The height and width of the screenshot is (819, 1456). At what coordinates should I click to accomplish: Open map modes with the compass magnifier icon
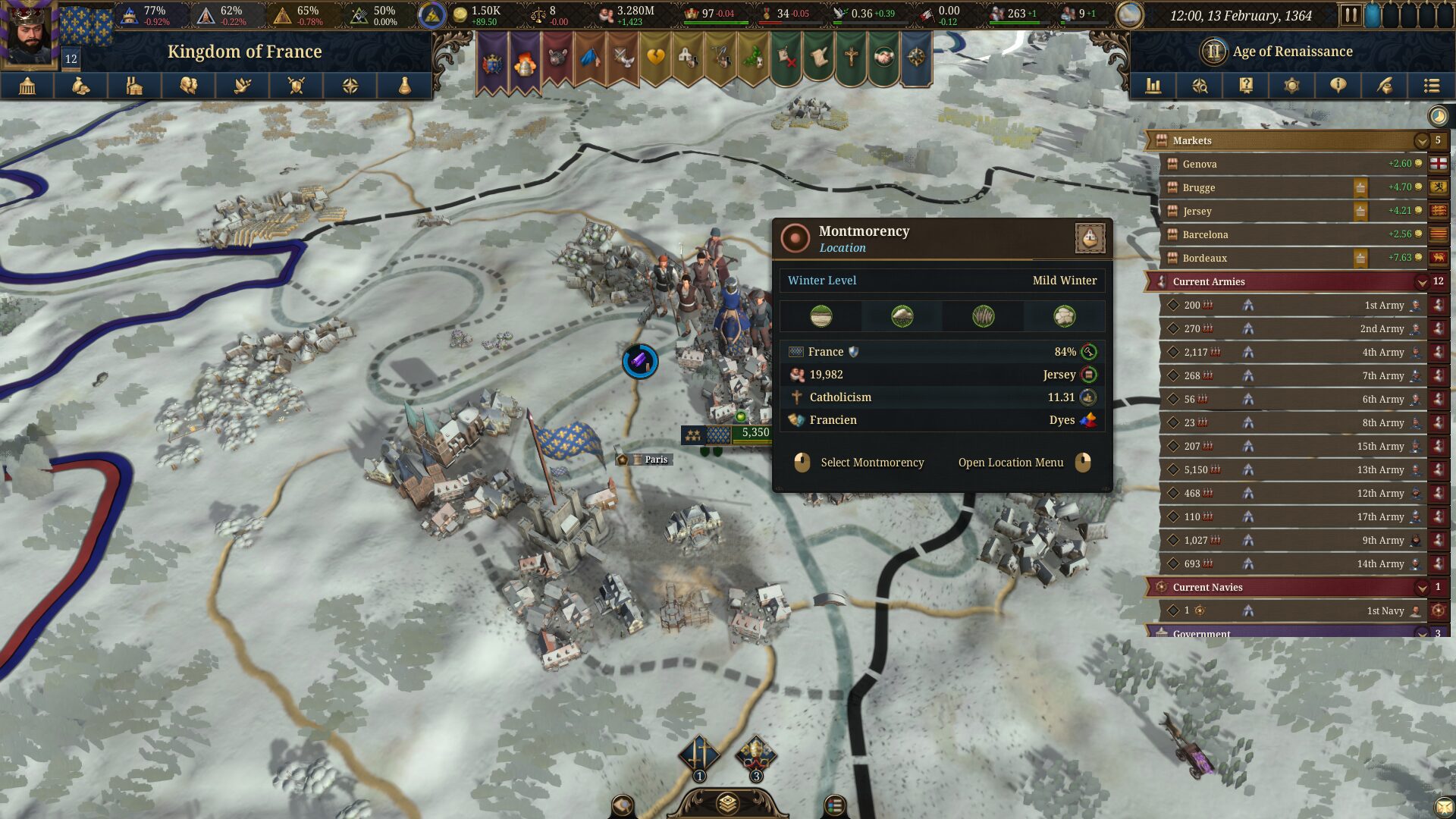1200,86
